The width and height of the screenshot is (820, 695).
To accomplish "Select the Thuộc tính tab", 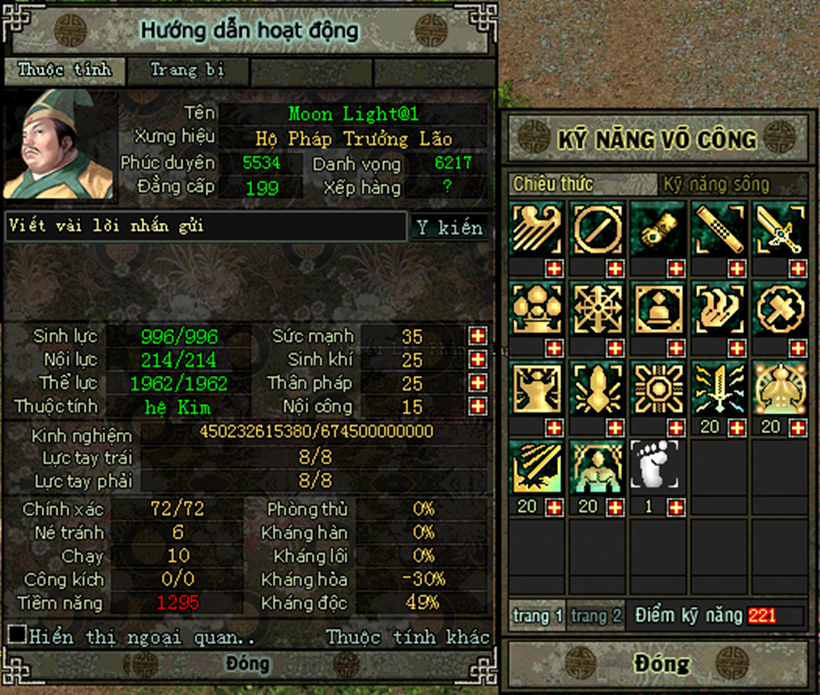I will [x=68, y=71].
